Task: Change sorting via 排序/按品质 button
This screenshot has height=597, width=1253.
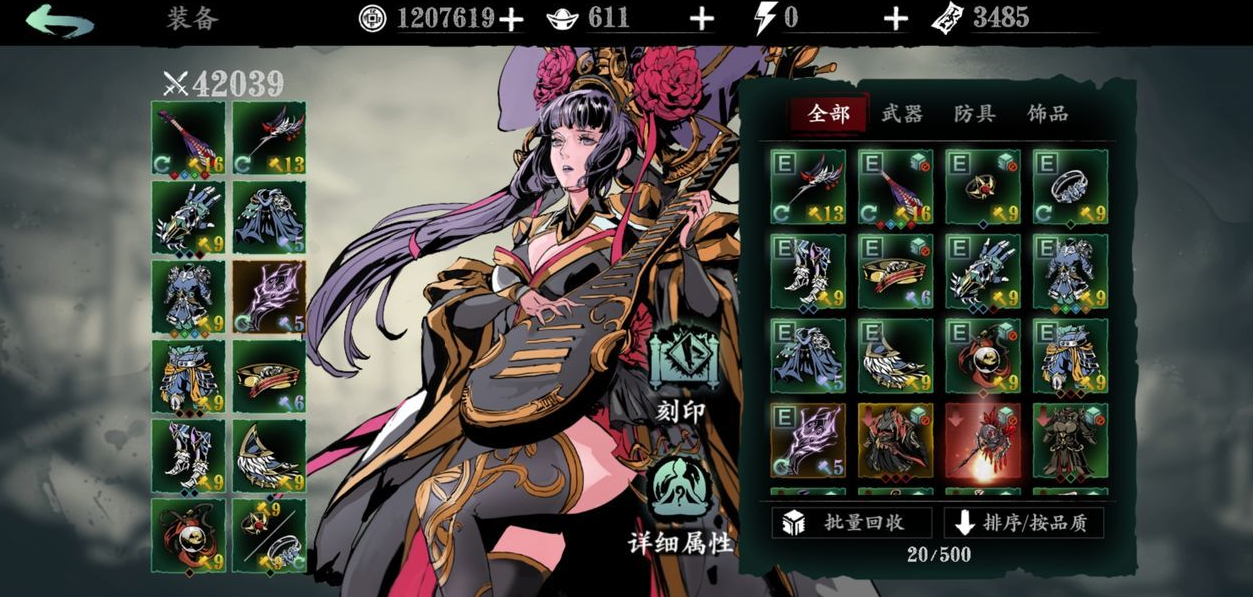Action: click(1023, 523)
